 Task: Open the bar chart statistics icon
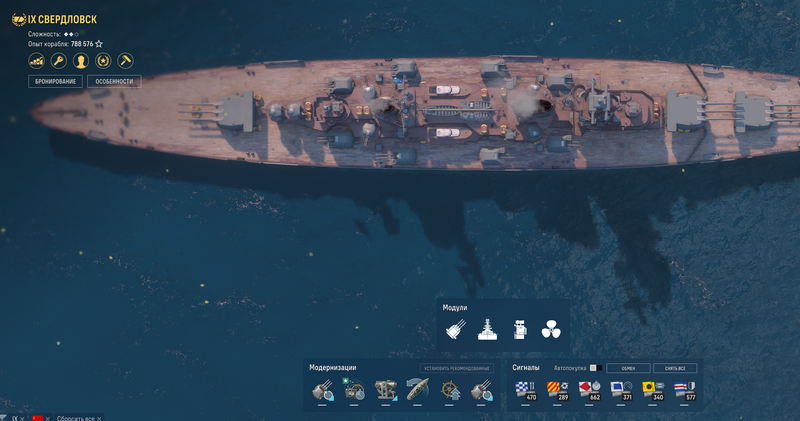coord(36,61)
